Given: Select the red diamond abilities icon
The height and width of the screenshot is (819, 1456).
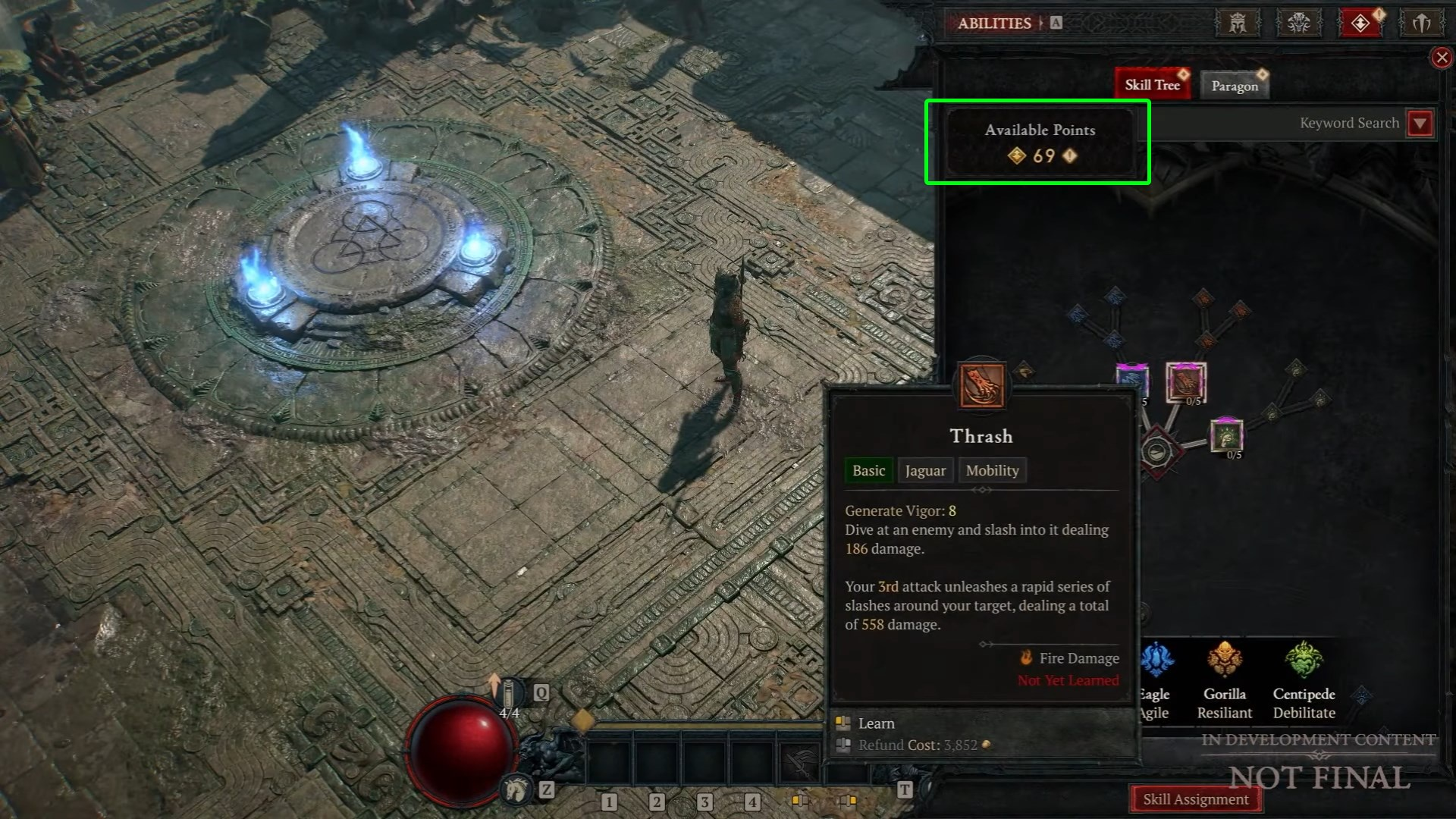Looking at the screenshot, I should point(1360,23).
